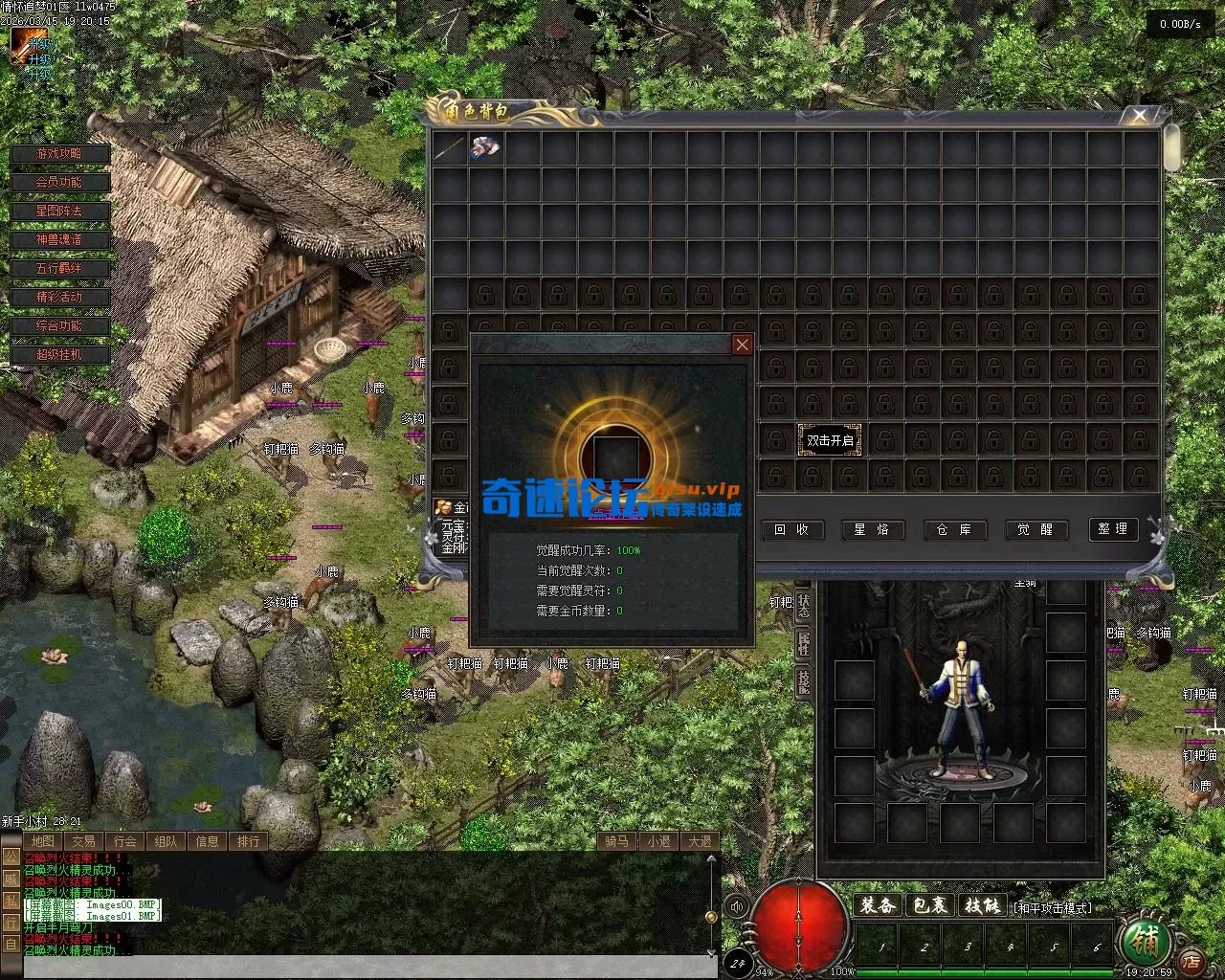The width and height of the screenshot is (1225, 980).
Task: Close the awakening dialog panel
Action: point(742,345)
